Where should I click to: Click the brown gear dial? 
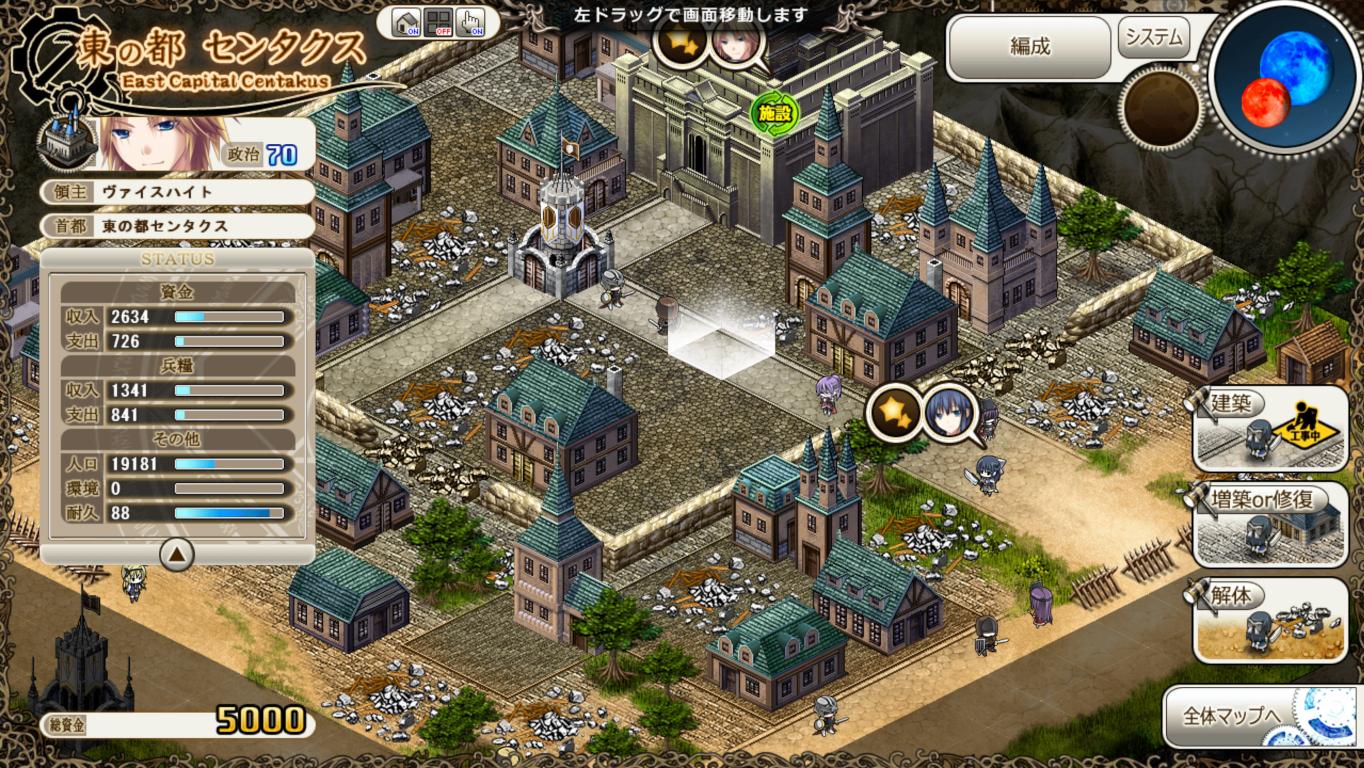coord(1161,108)
